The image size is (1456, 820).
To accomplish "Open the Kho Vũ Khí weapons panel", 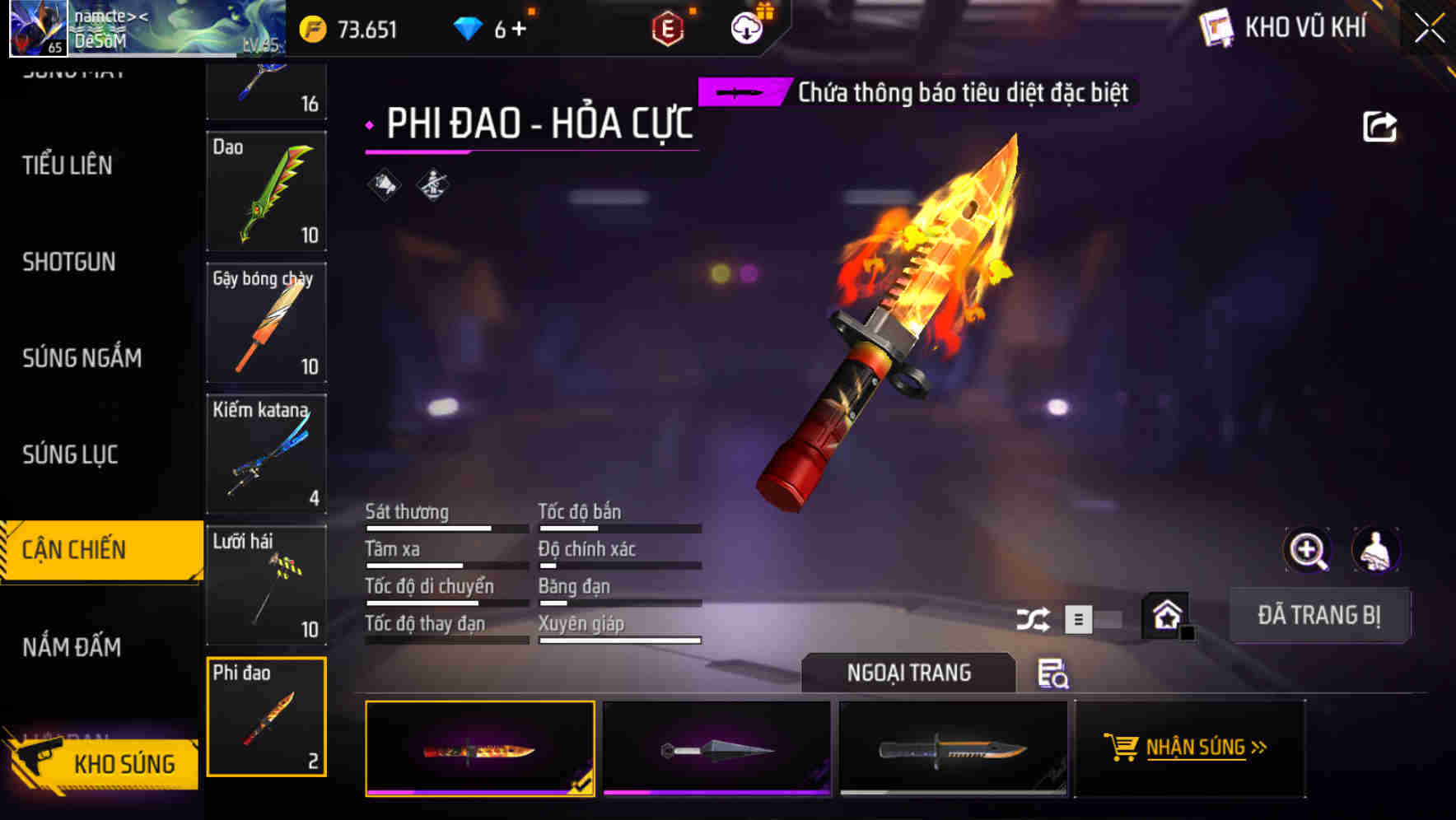I will pyautogui.click(x=1285, y=27).
